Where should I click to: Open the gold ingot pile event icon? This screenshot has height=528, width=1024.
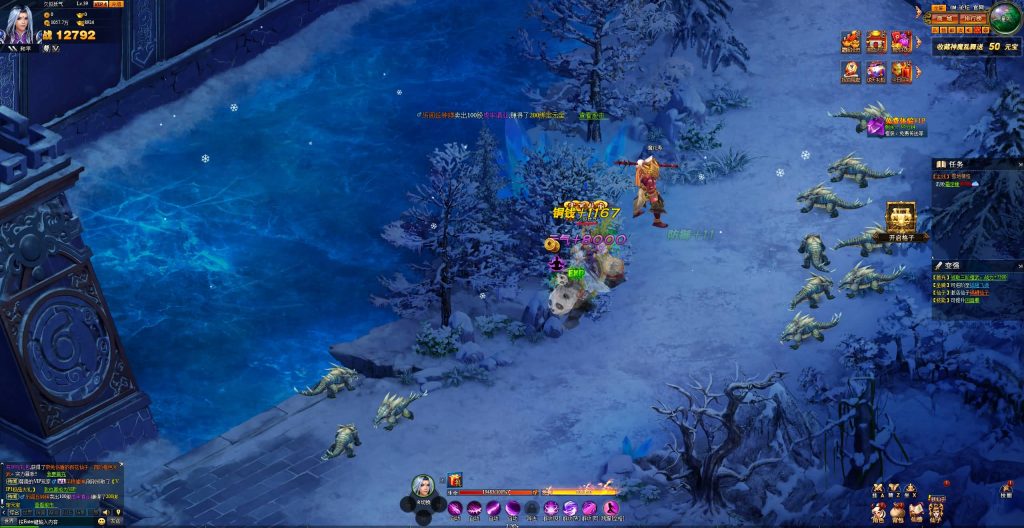851,42
